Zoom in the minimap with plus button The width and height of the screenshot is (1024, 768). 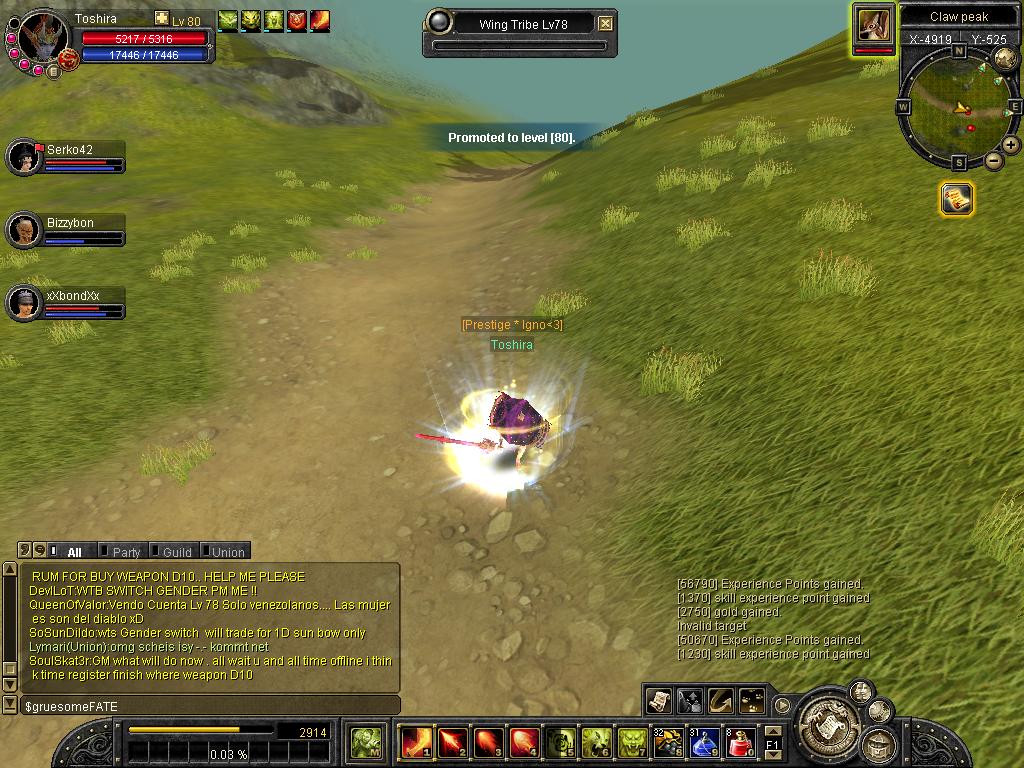(x=1011, y=145)
